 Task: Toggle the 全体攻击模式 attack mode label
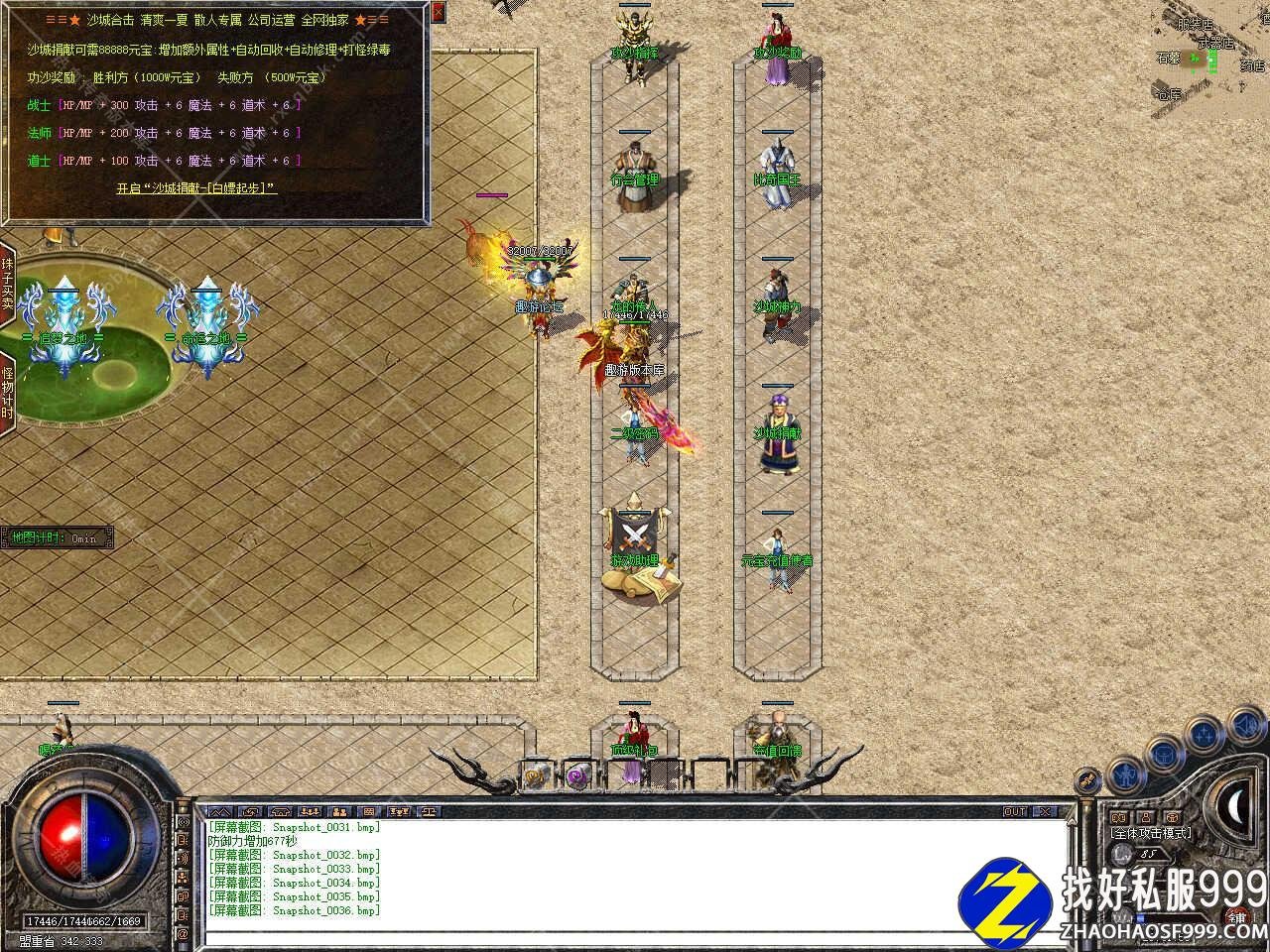pyautogui.click(x=1151, y=833)
